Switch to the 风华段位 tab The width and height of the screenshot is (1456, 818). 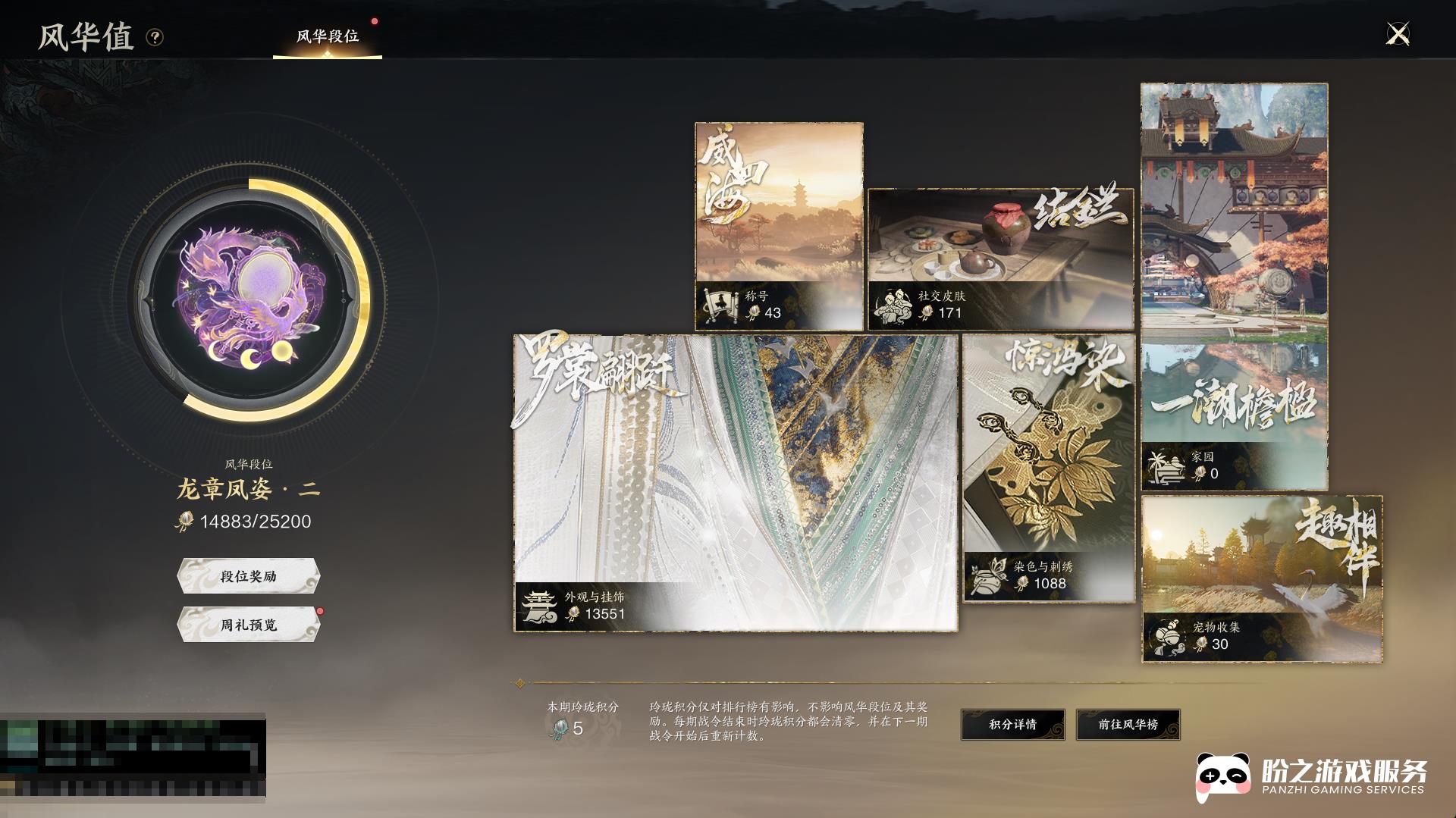pos(328,36)
